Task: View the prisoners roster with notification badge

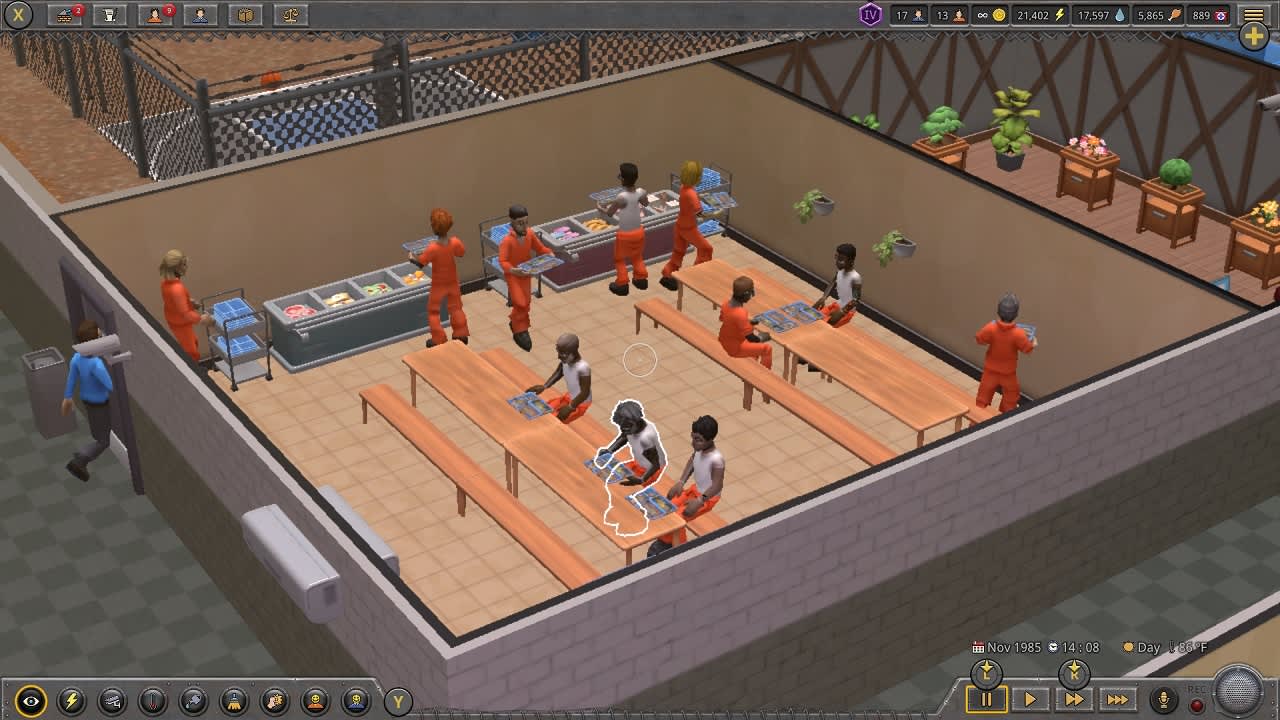Action: [x=154, y=15]
